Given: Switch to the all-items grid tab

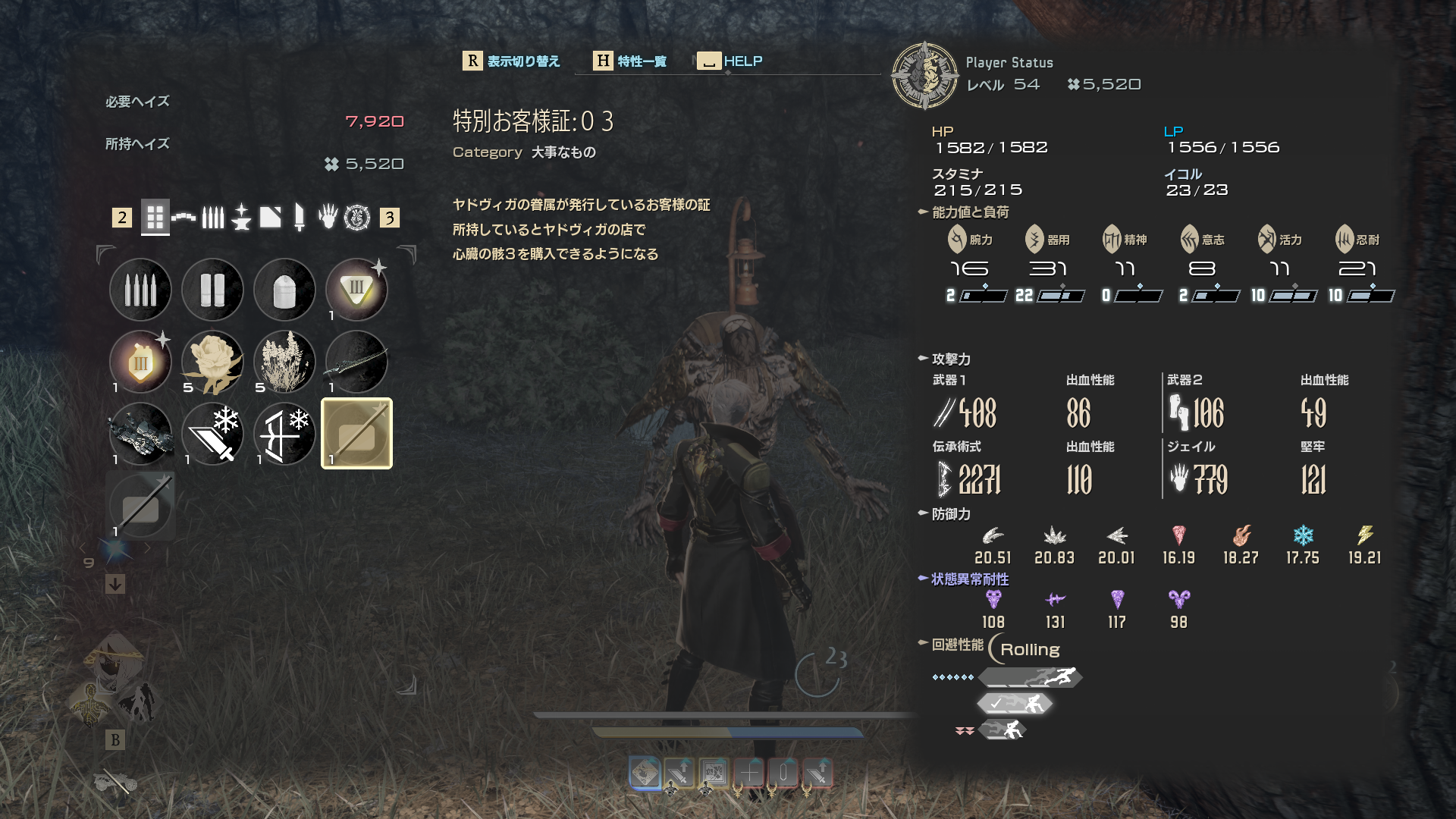Looking at the screenshot, I should (x=155, y=218).
